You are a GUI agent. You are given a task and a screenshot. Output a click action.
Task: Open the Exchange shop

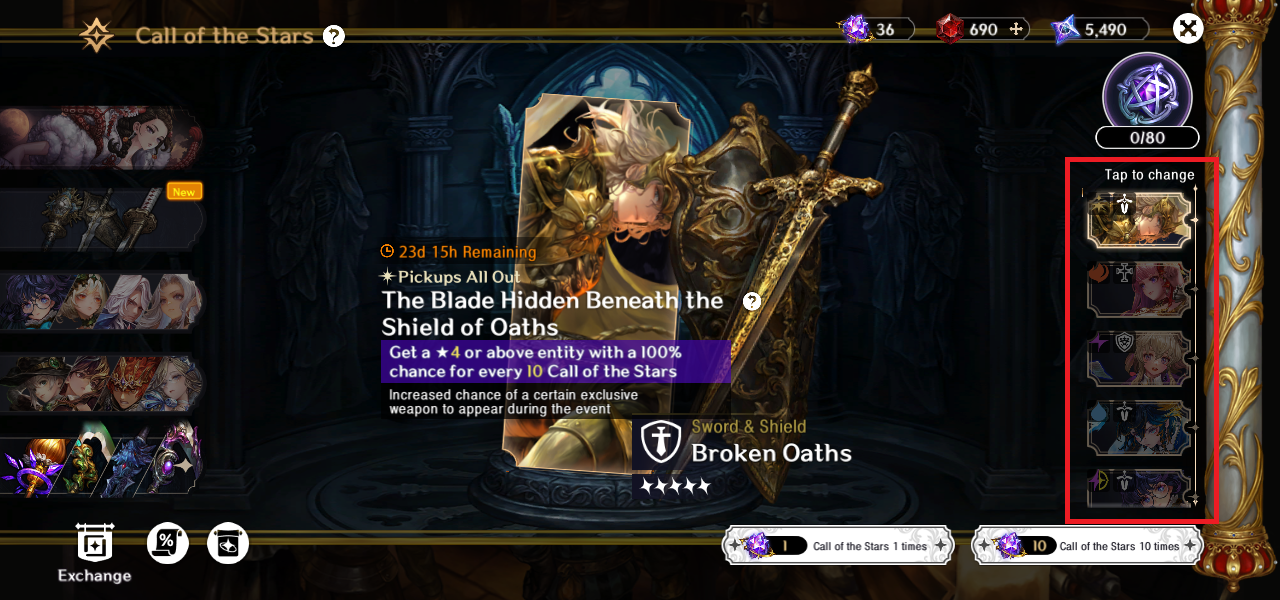(94, 552)
